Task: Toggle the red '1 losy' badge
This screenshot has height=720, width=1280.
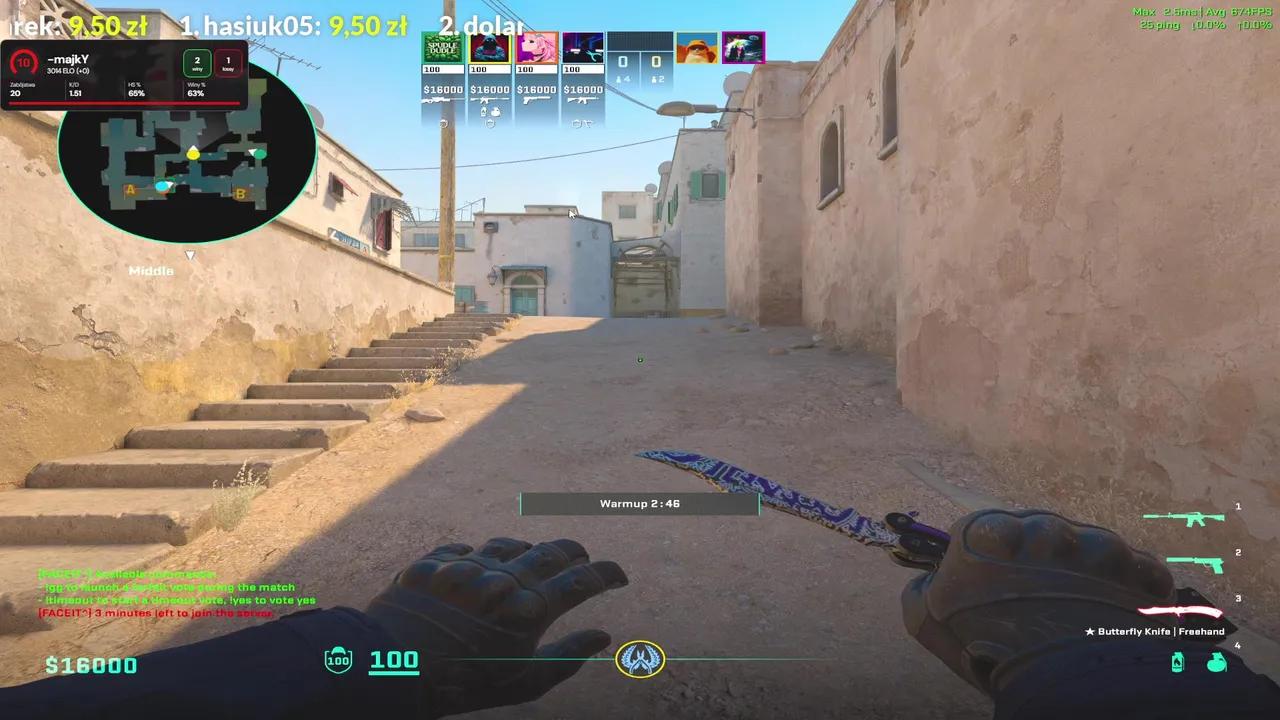Action: 228,64
